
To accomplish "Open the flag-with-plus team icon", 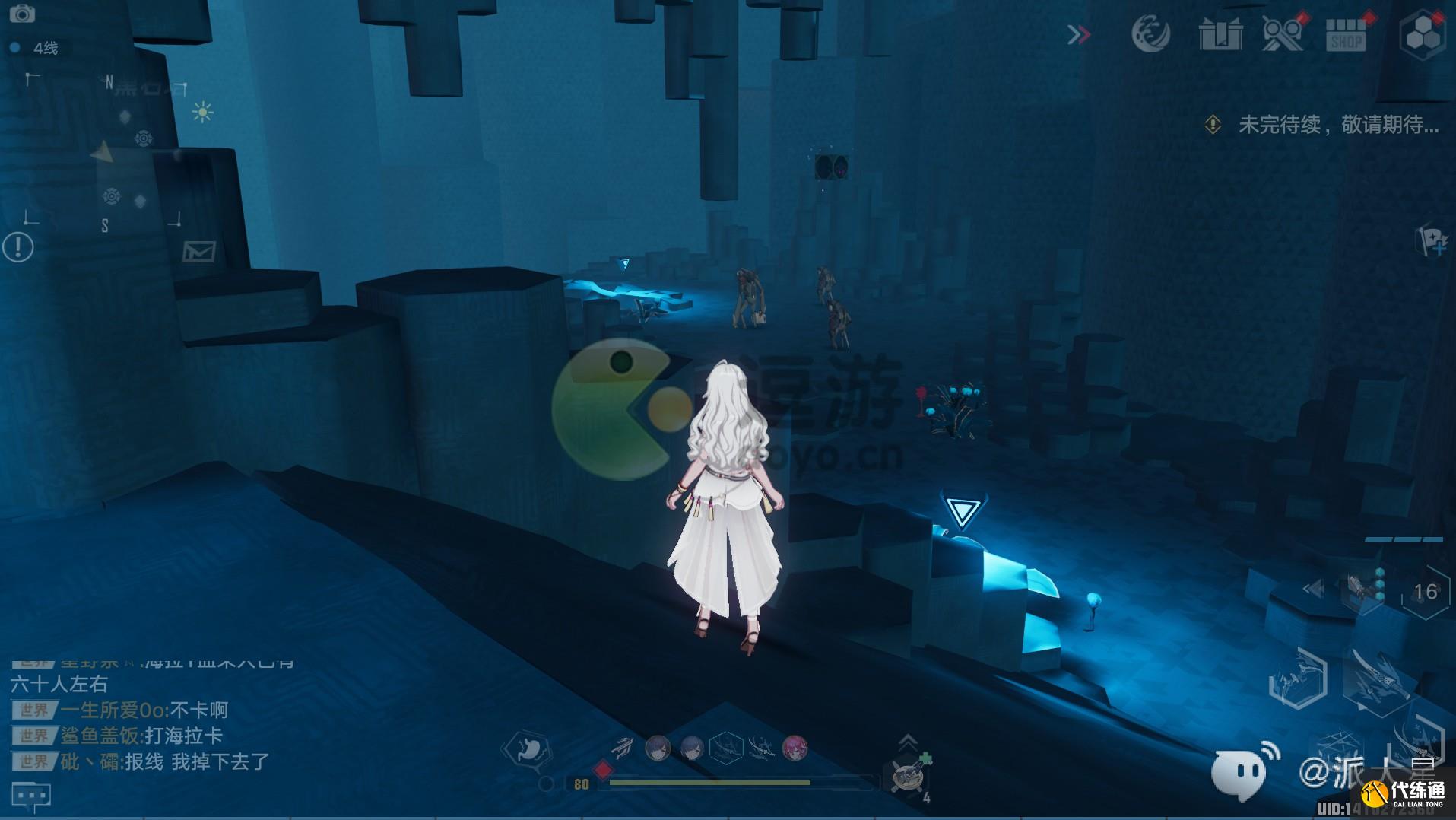I will pyautogui.click(x=1432, y=242).
